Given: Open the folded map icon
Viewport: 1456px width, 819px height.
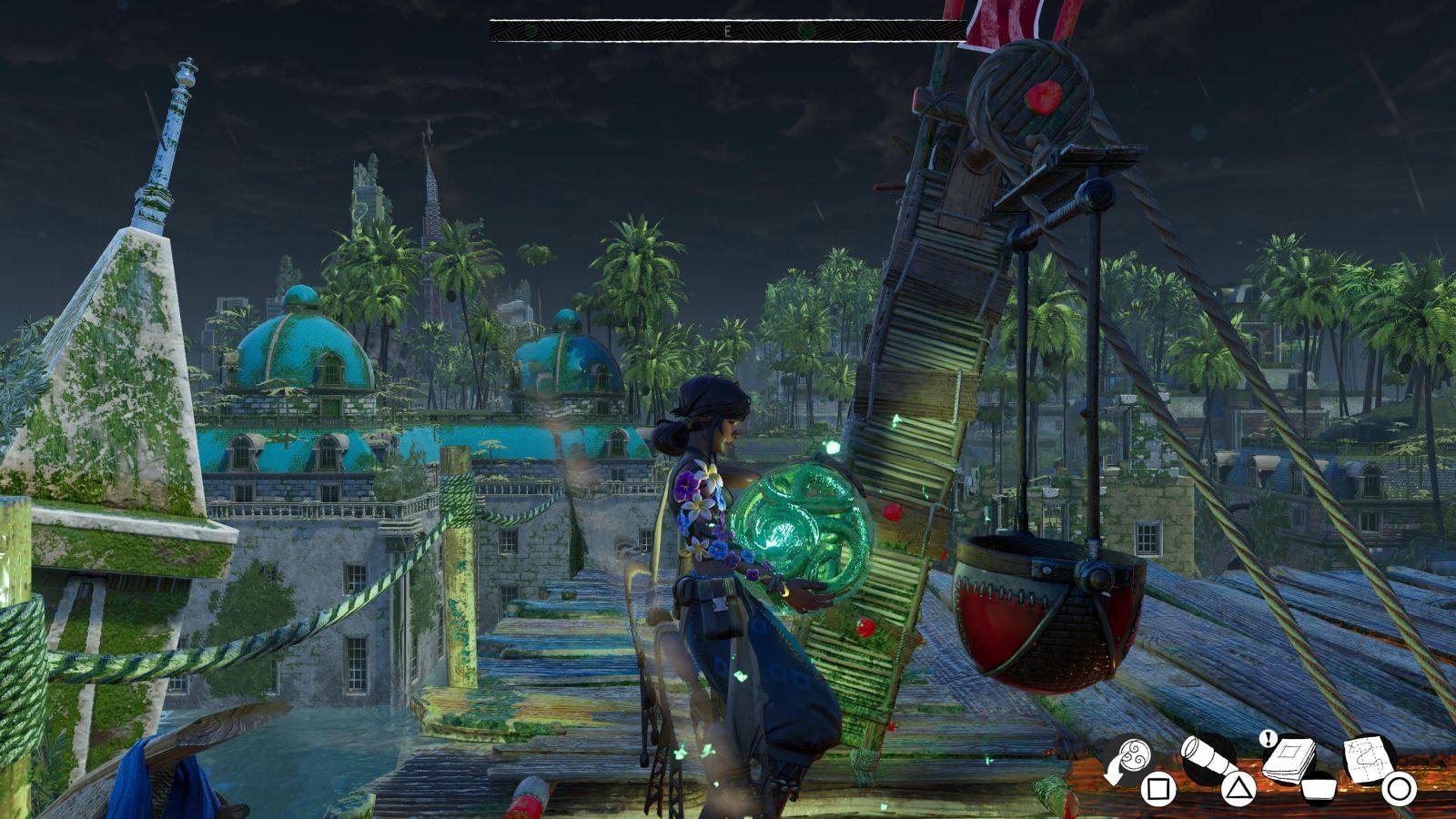Looking at the screenshot, I should [1370, 756].
